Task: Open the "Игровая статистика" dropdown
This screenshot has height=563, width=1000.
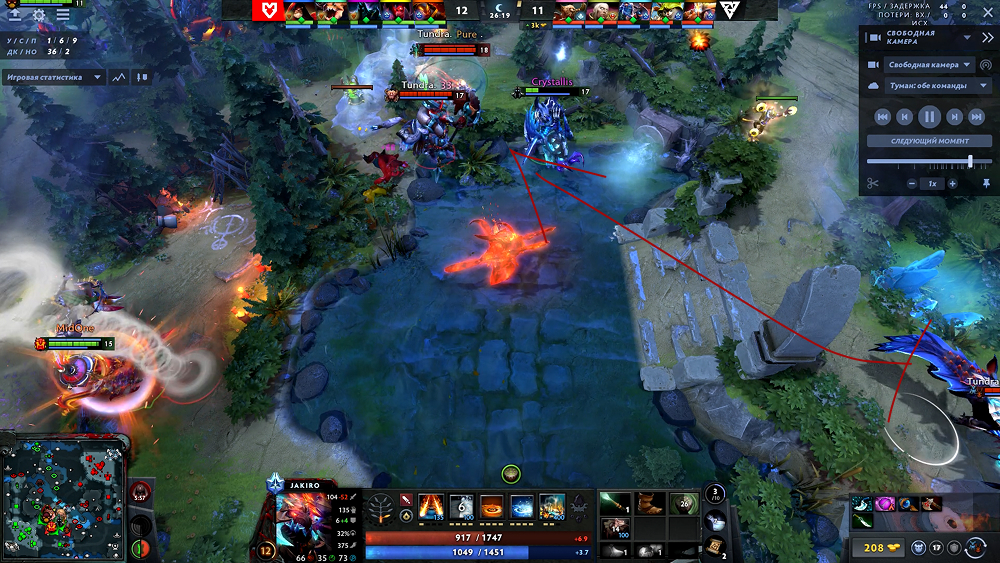Action: coord(55,76)
